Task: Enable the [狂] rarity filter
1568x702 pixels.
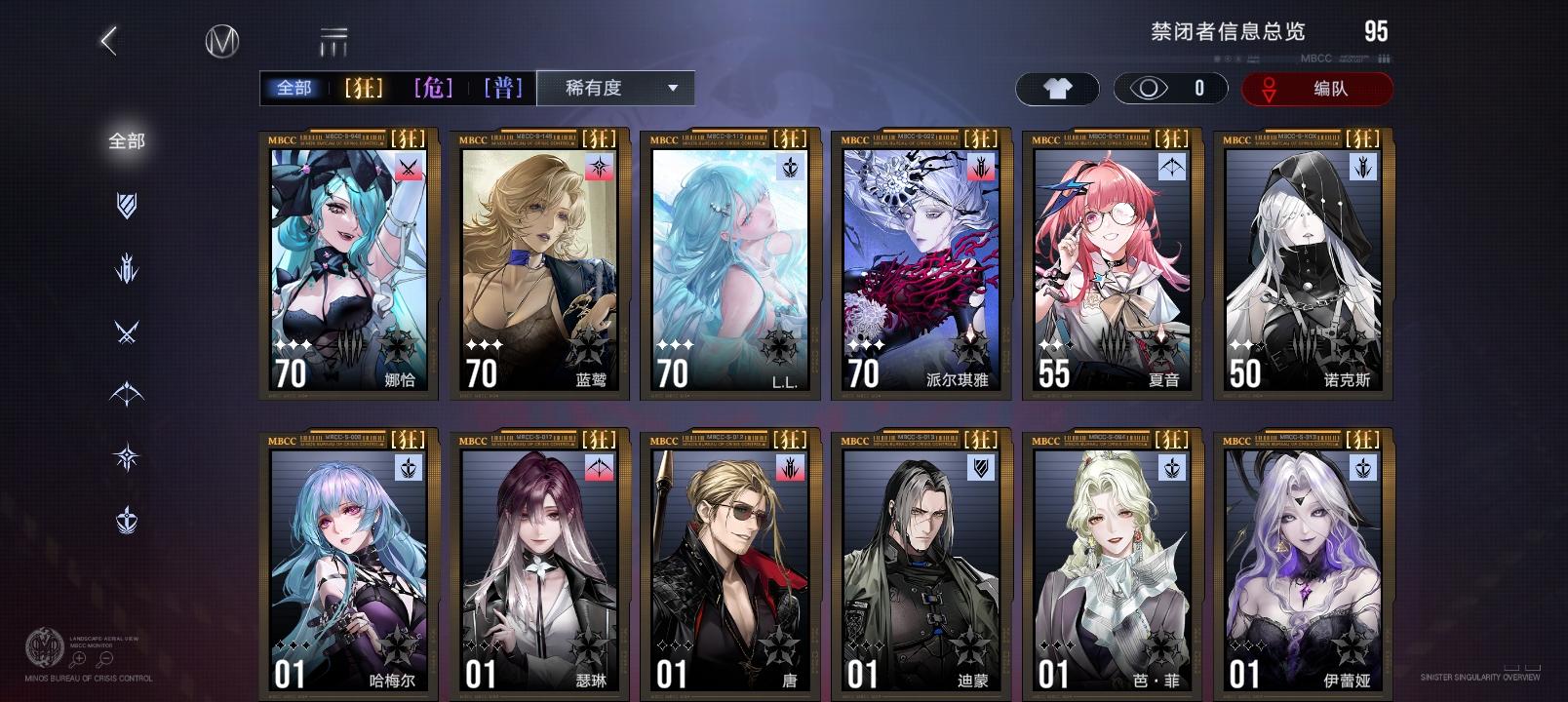Action: click(x=361, y=87)
